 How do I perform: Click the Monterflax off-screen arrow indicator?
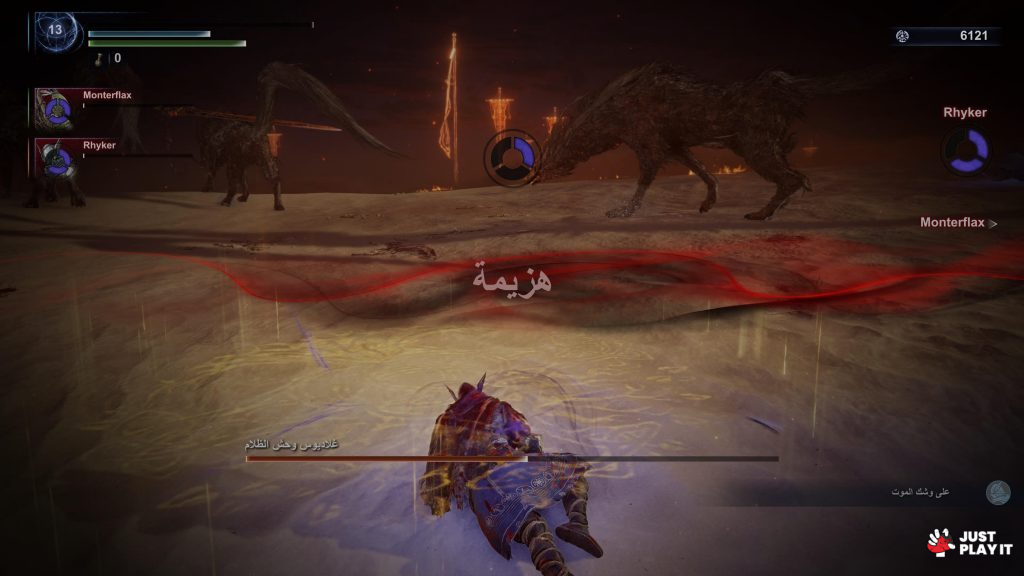[992, 223]
